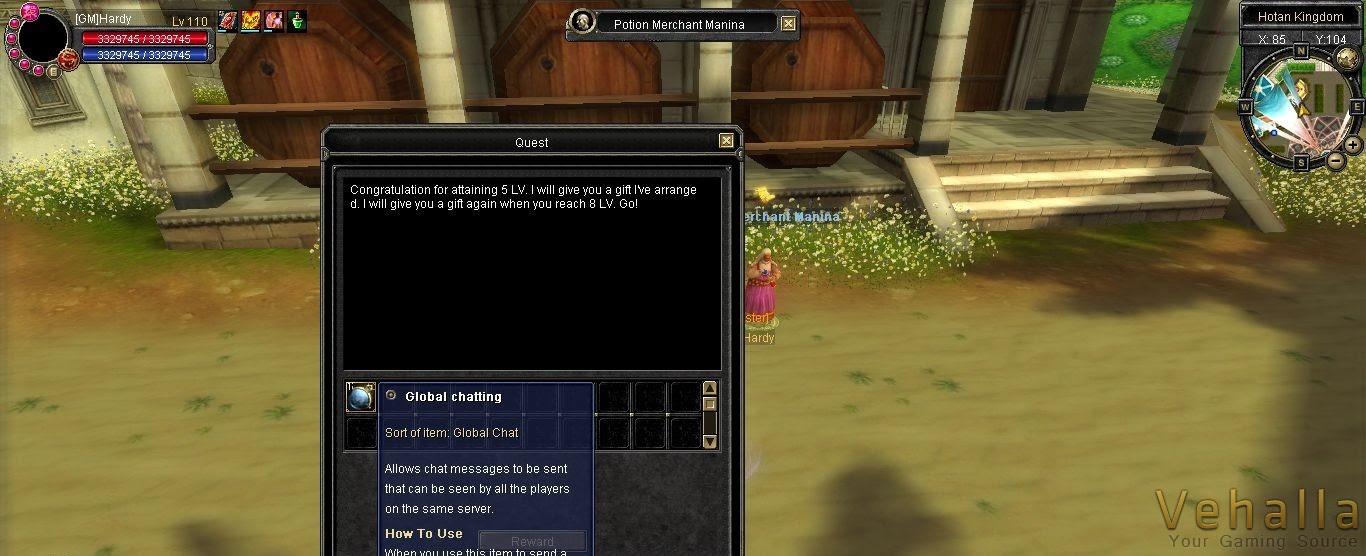Screen dimensions: 1366x556
Task: Click the red dragon emblem by portrait
Action: (69, 60)
